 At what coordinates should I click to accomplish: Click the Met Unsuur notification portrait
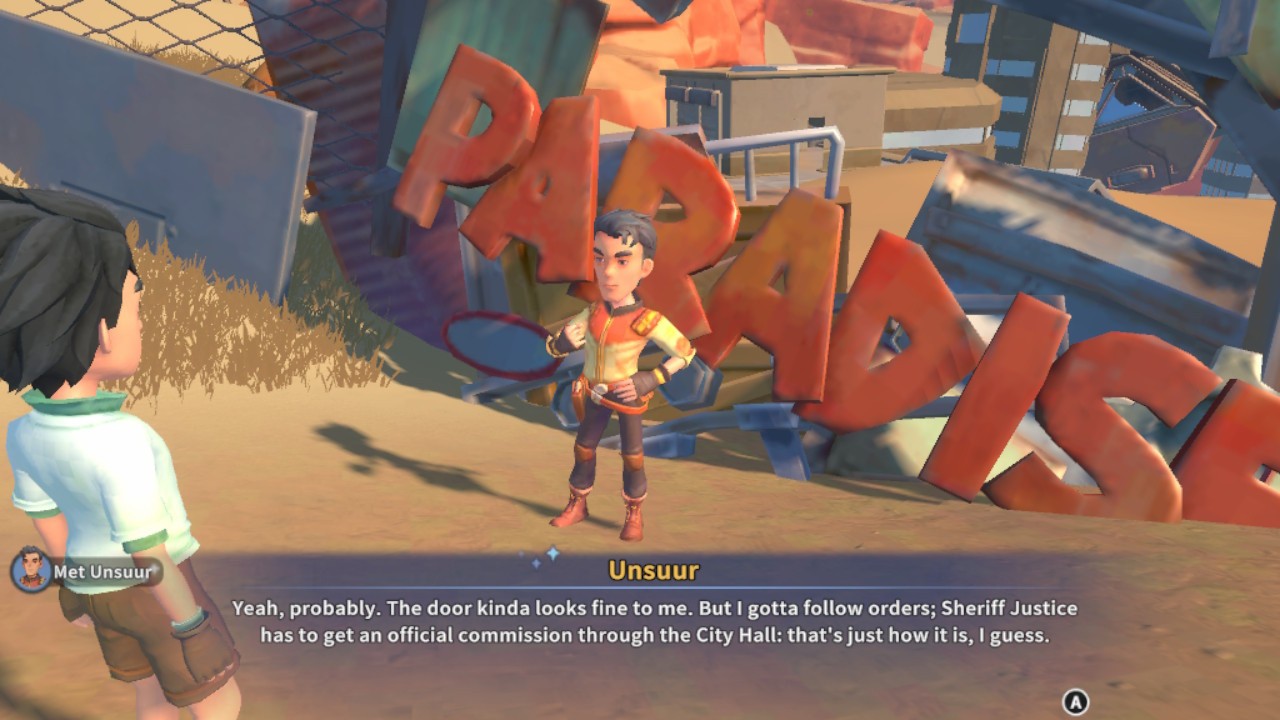(31, 571)
